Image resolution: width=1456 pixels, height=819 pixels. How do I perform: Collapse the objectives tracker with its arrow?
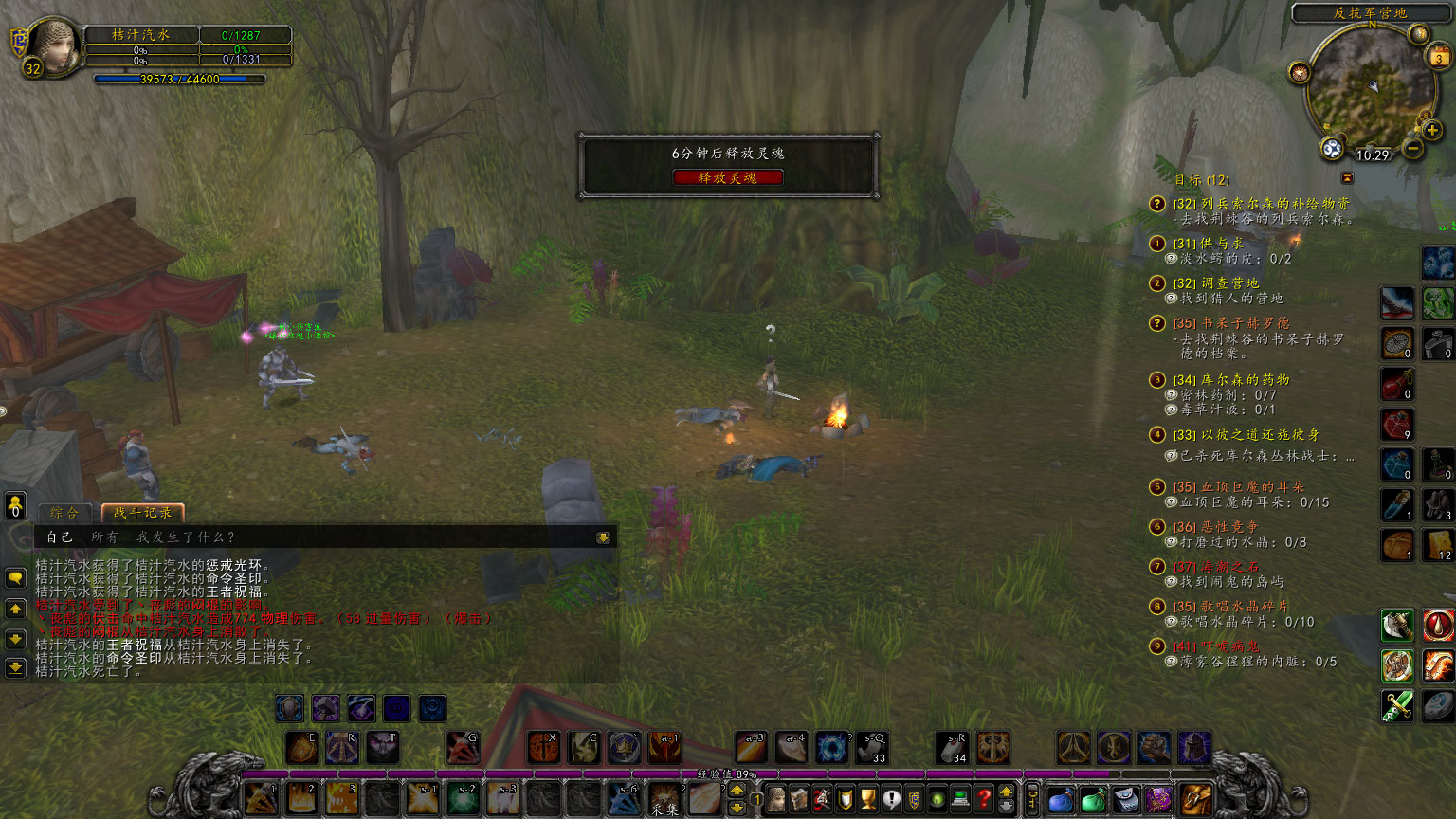pyautogui.click(x=1346, y=176)
